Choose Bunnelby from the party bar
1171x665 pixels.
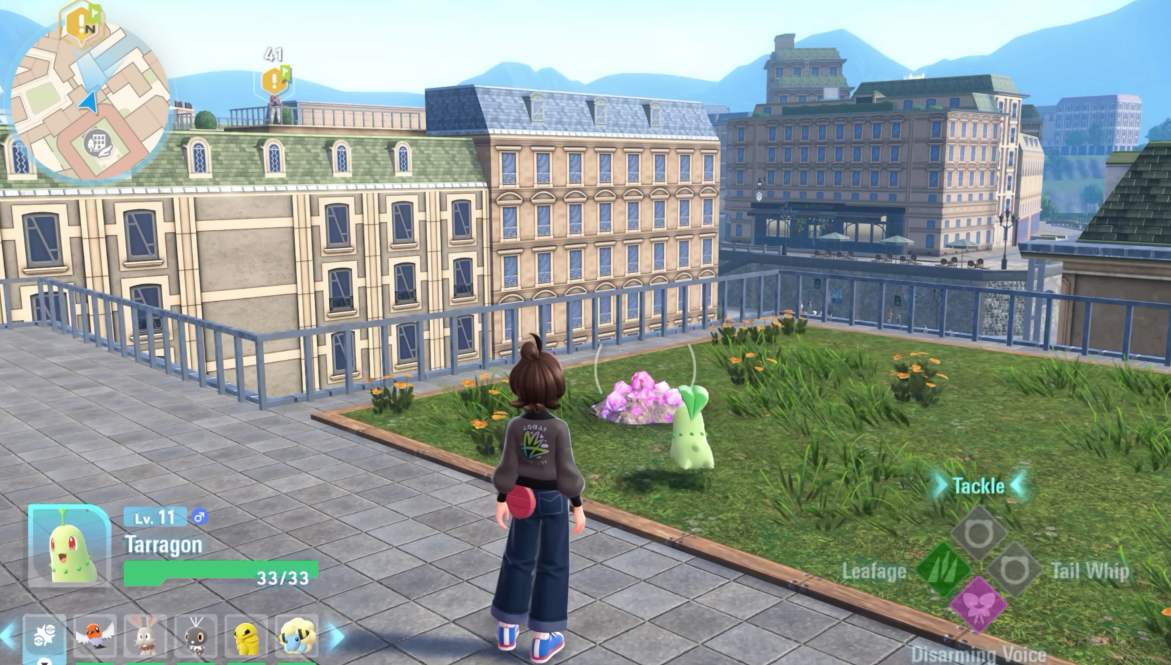click(x=146, y=636)
